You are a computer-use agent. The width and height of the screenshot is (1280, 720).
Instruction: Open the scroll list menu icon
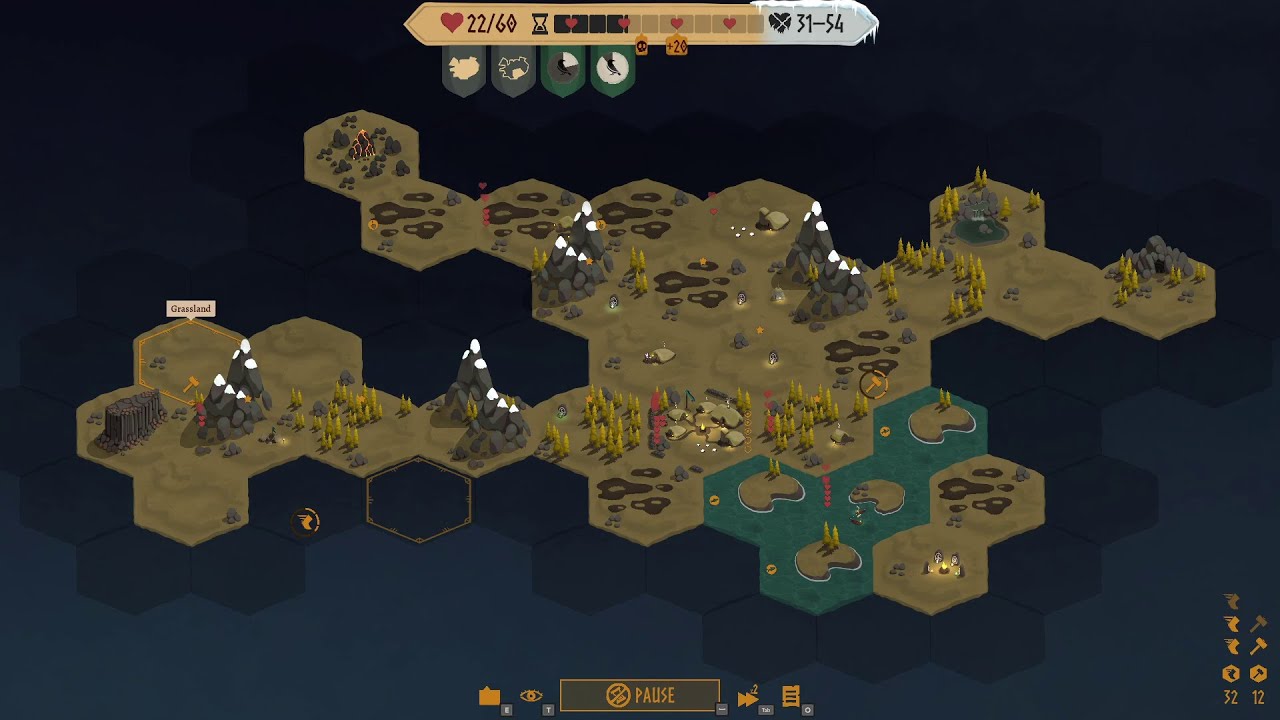(x=791, y=696)
